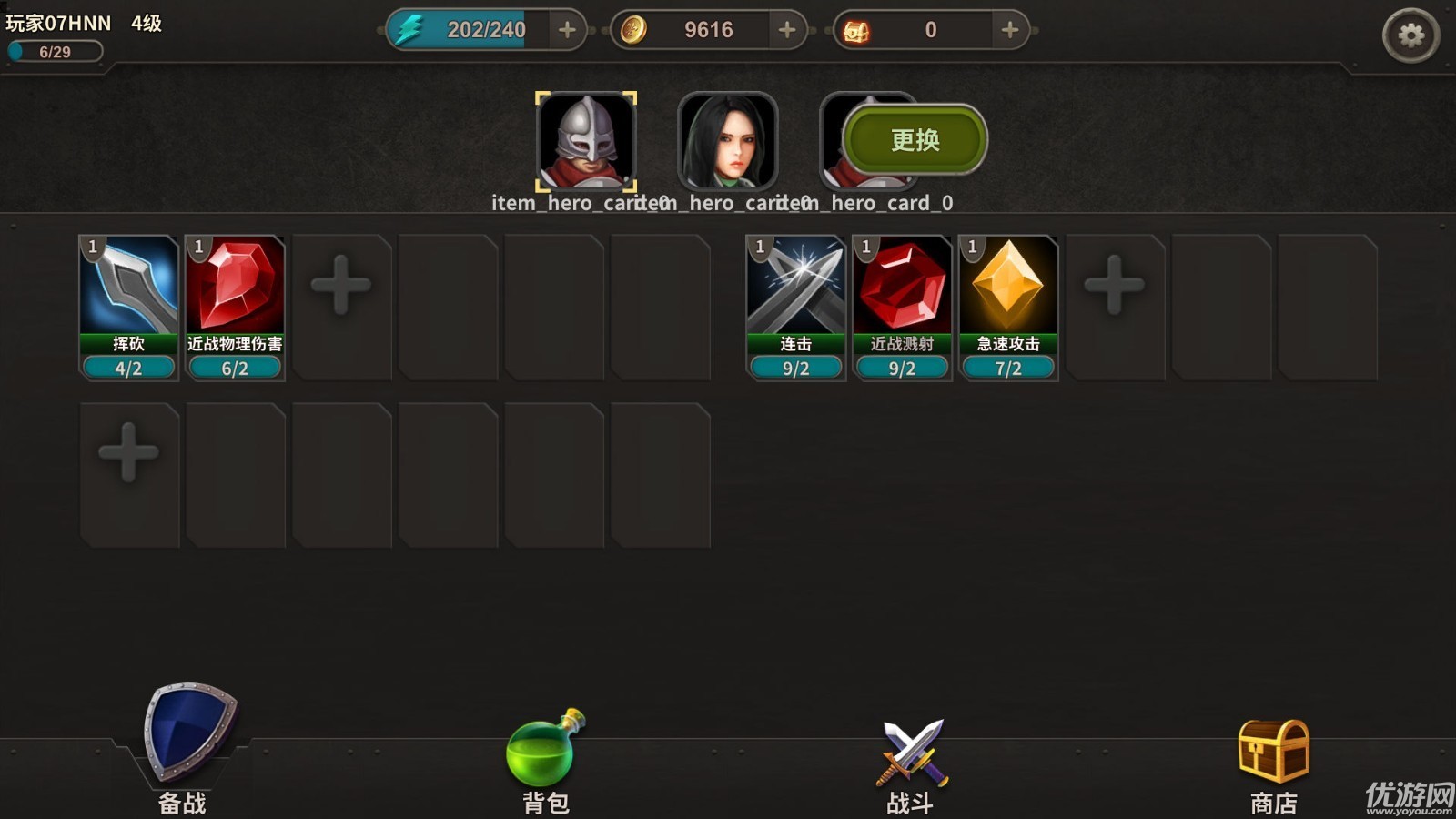The image size is (1456, 819).
Task: Pick the 急速攻击 yellow gem card
Action: 1008,307
